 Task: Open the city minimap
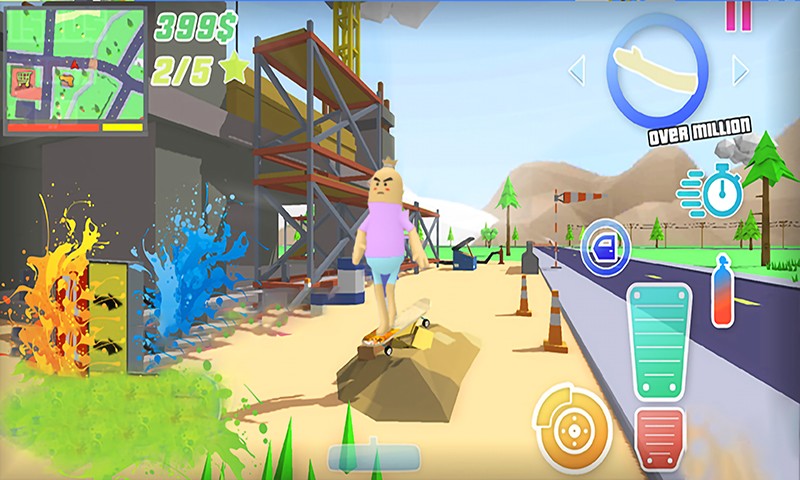click(x=76, y=68)
